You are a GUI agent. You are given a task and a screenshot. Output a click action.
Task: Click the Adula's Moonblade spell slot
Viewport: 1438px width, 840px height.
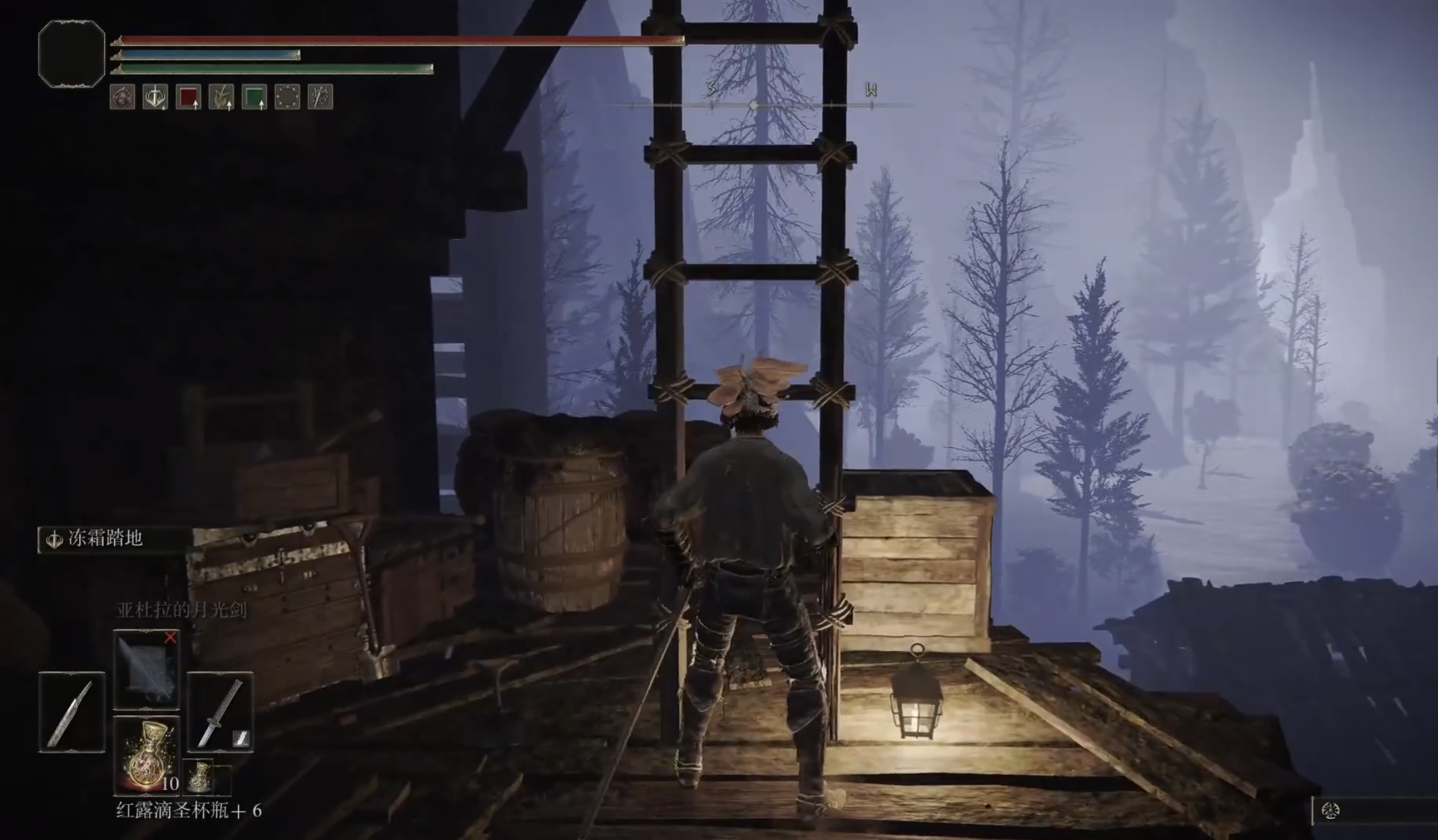tap(146, 669)
